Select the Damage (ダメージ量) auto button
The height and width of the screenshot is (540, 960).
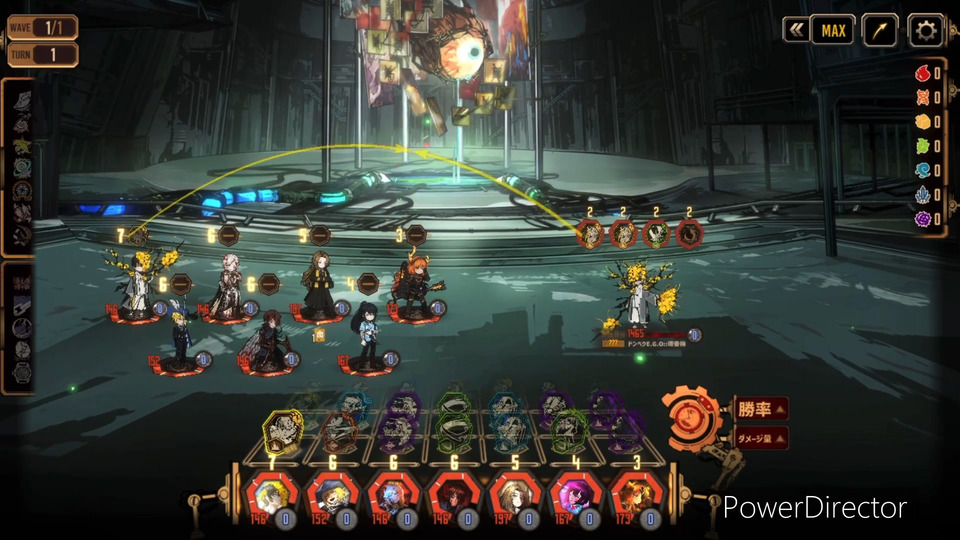[x=762, y=437]
